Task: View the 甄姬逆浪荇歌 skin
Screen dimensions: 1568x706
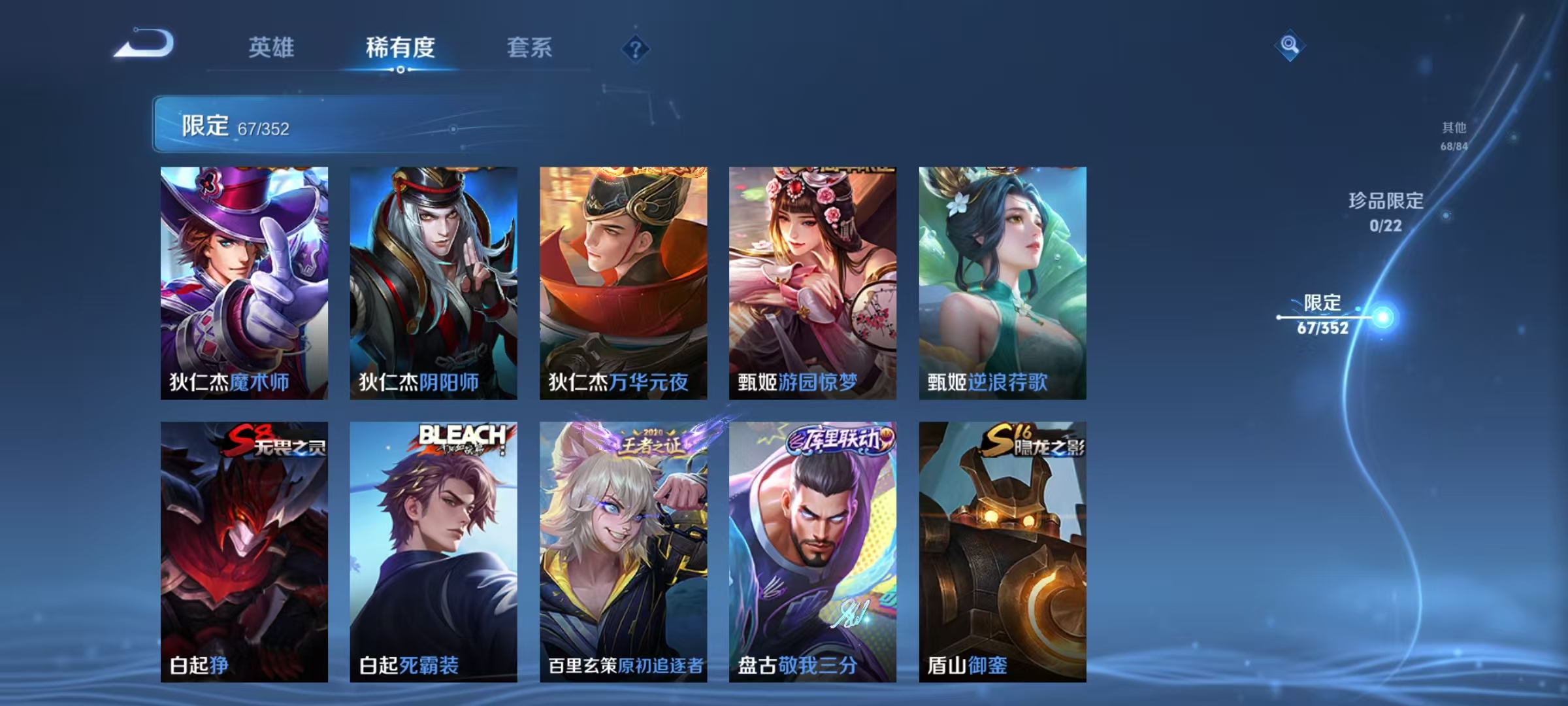Action: (x=1000, y=281)
